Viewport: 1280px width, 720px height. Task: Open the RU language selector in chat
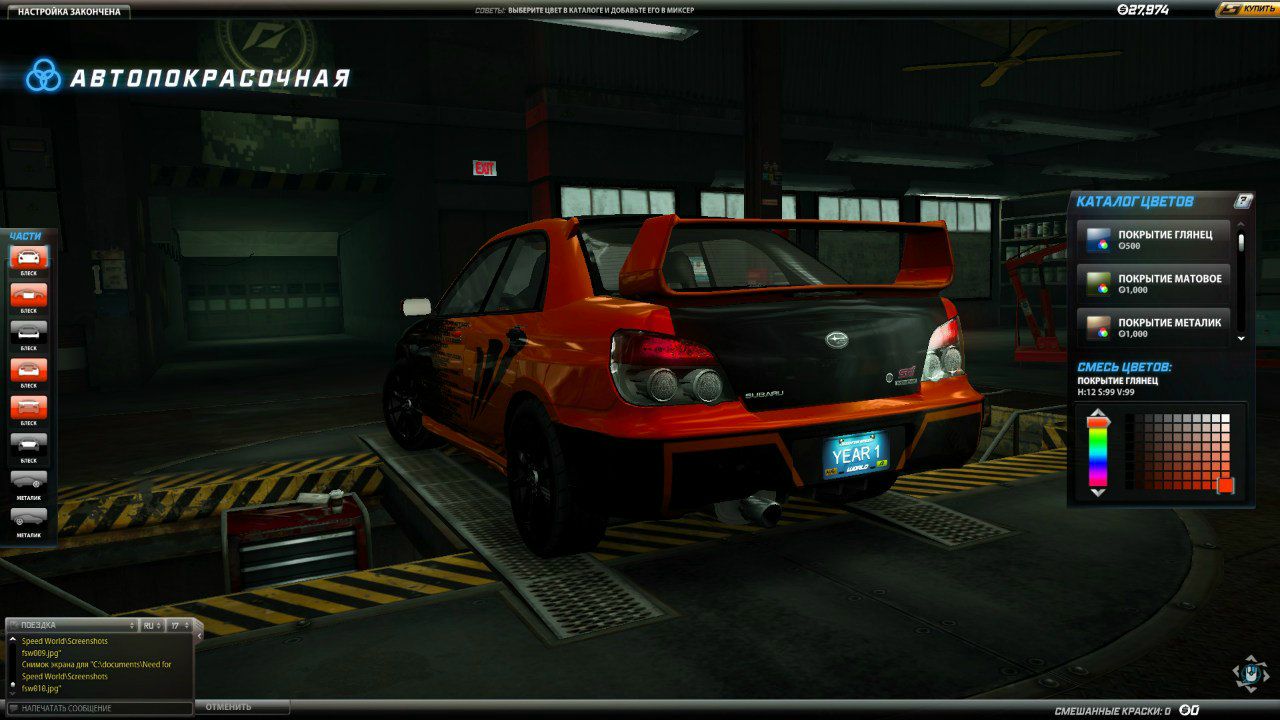pos(151,624)
